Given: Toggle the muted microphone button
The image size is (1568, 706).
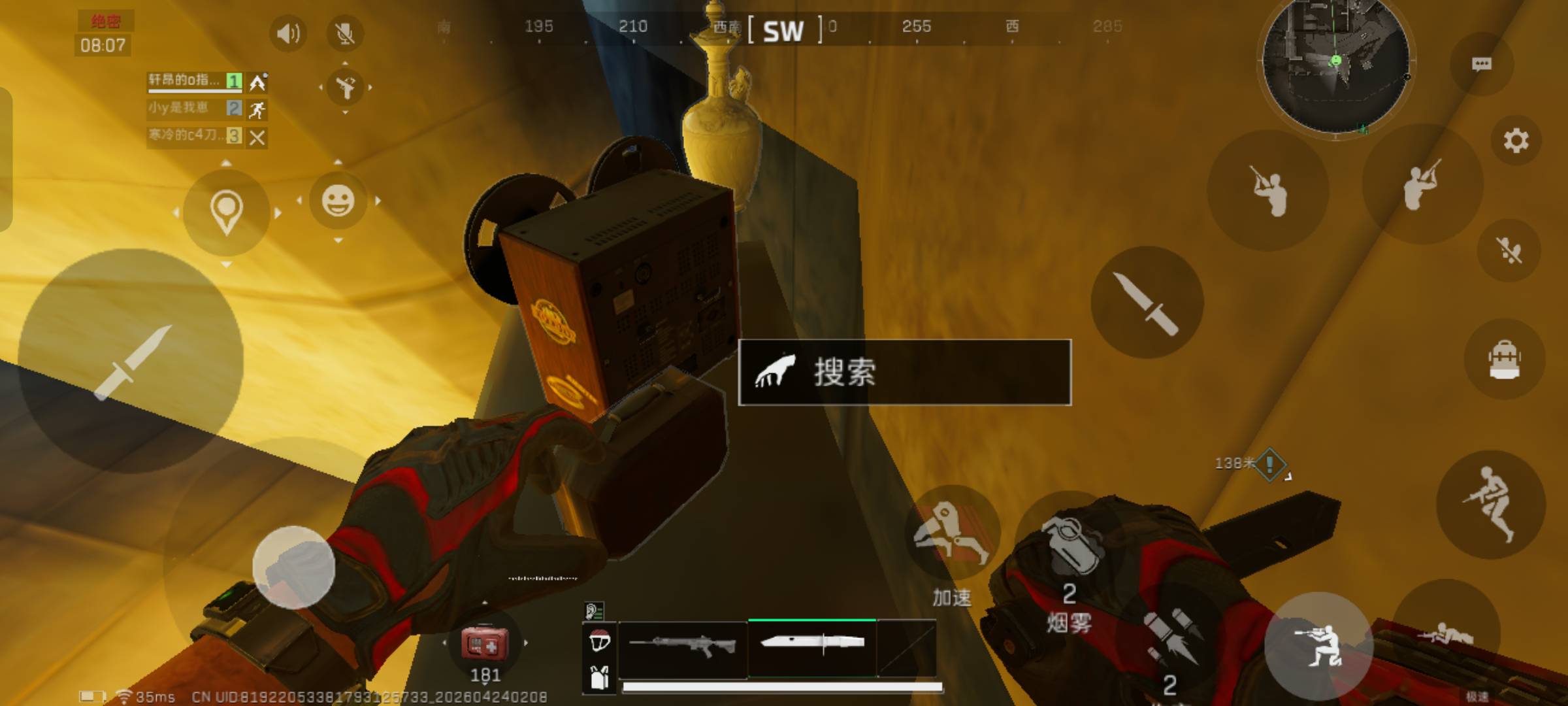Looking at the screenshot, I should point(345,33).
